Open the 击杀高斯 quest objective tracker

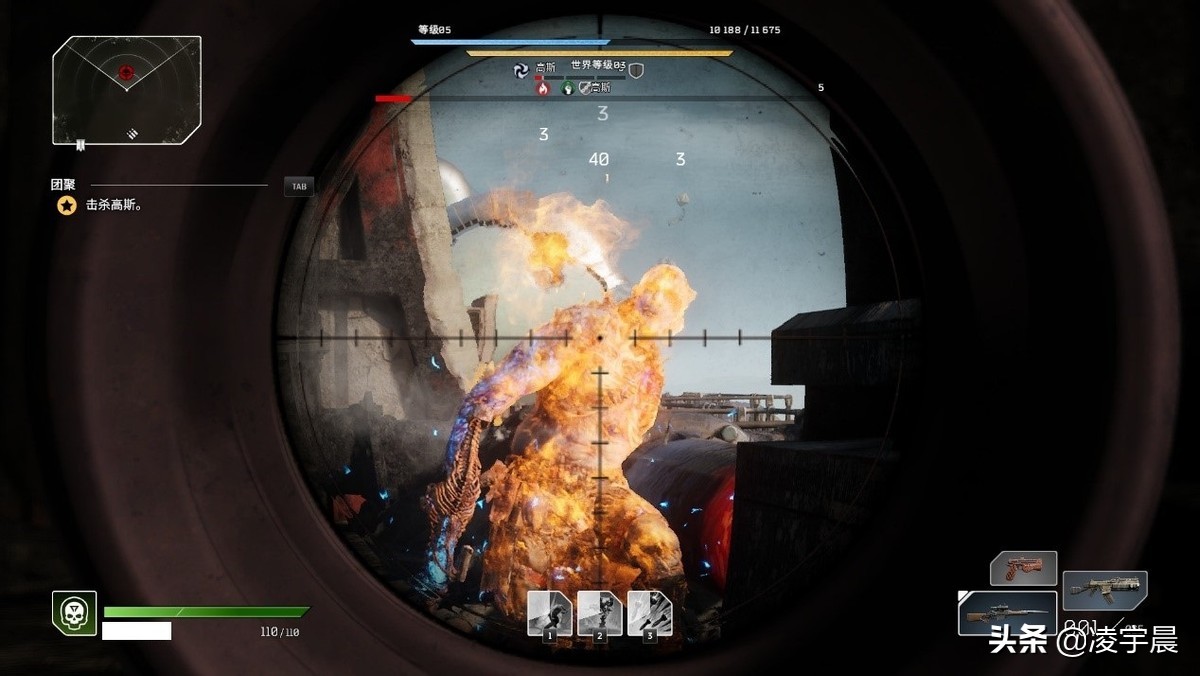coord(98,205)
